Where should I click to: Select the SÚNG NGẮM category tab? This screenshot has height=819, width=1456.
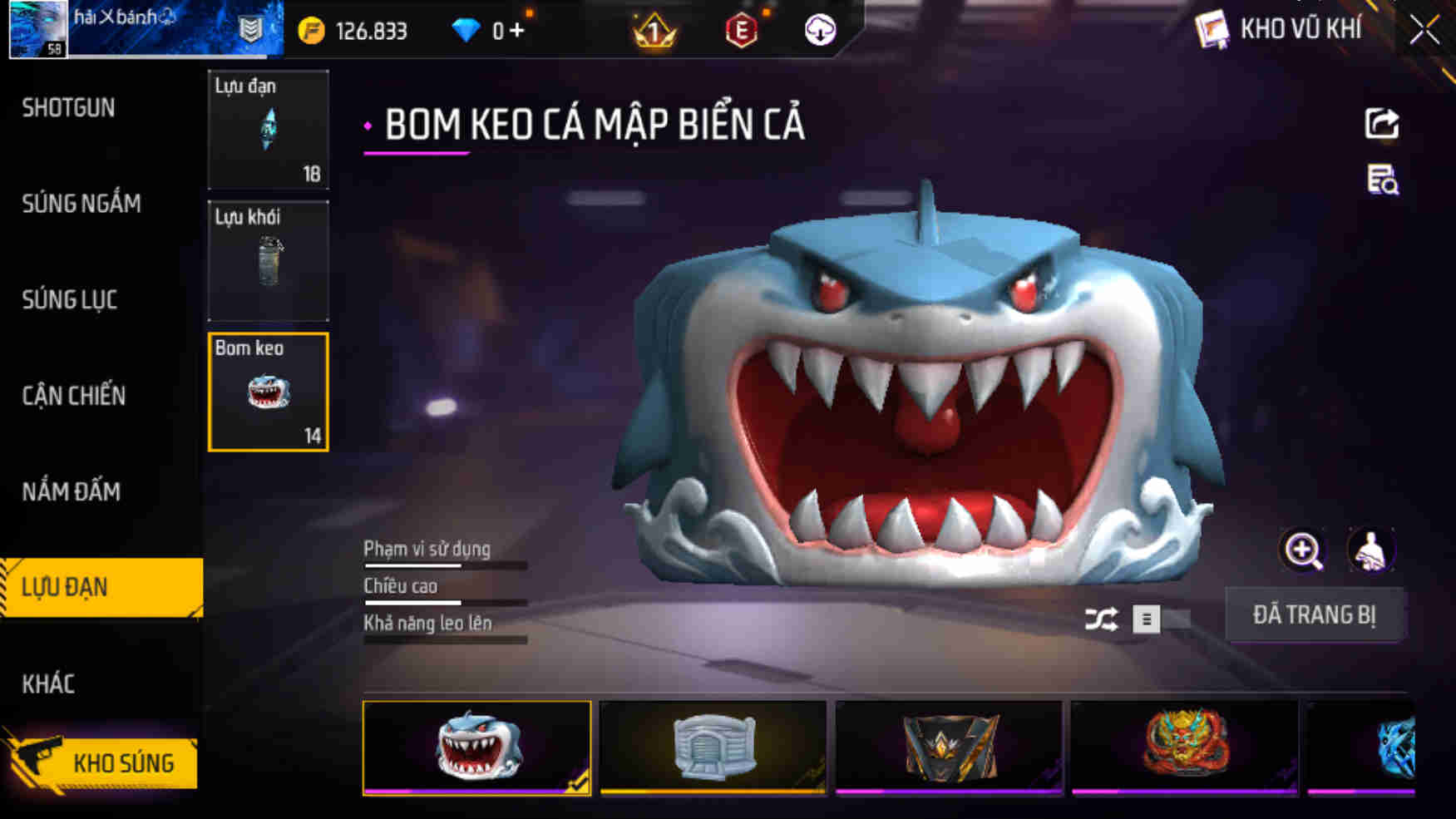80,204
